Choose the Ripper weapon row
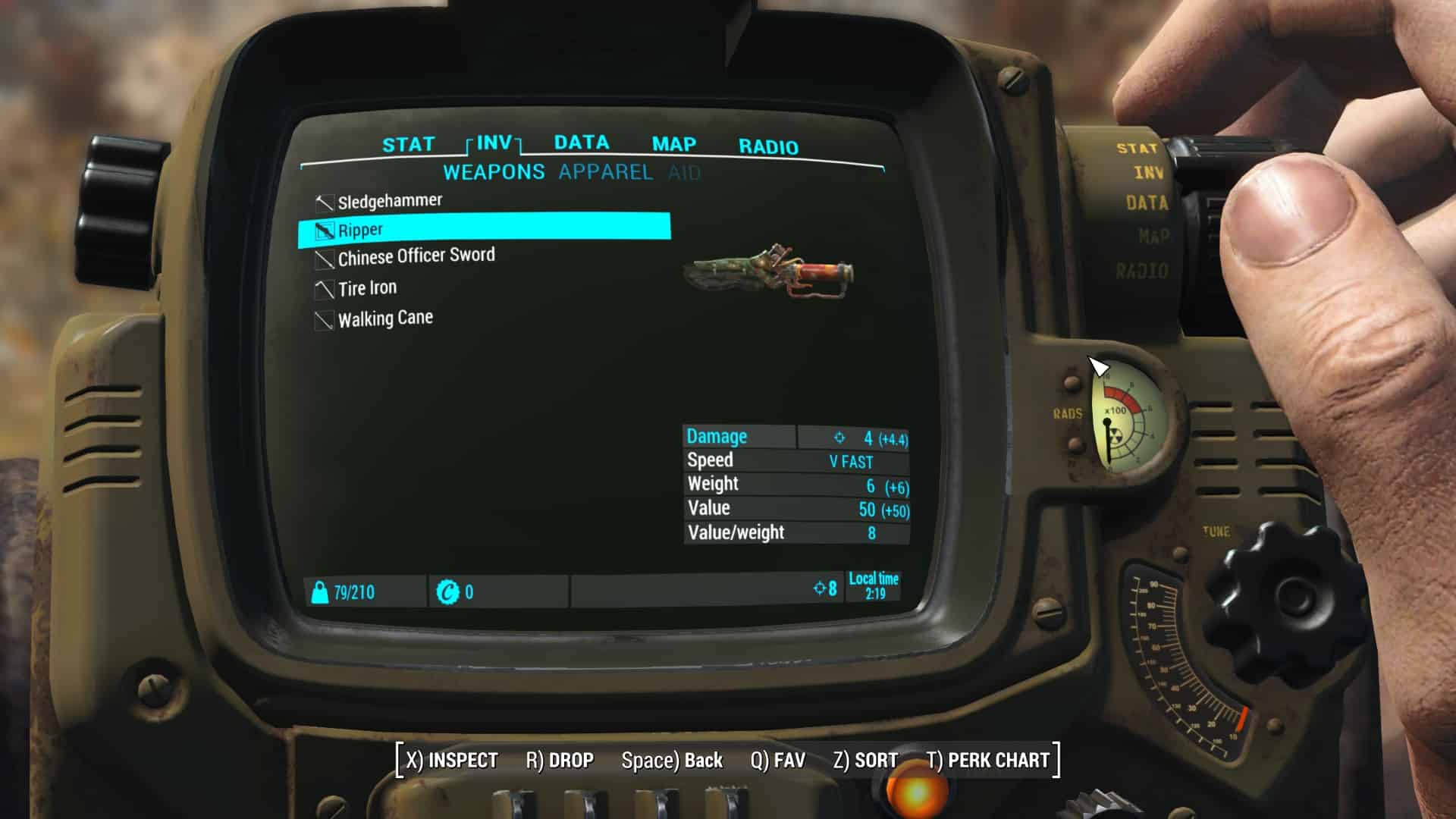The height and width of the screenshot is (819, 1456). [484, 229]
